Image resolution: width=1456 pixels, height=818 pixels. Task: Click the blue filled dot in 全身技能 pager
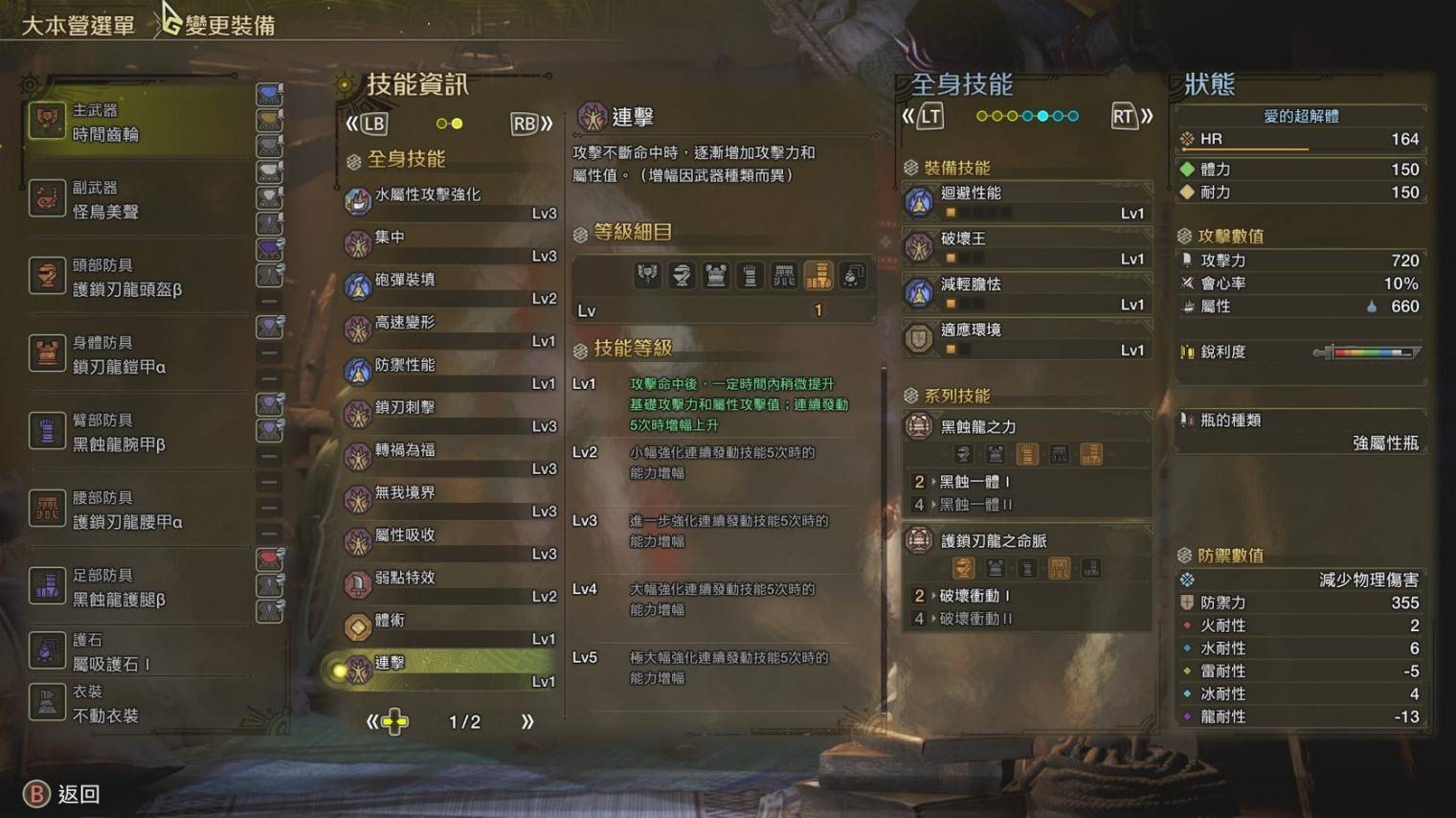(x=1041, y=114)
